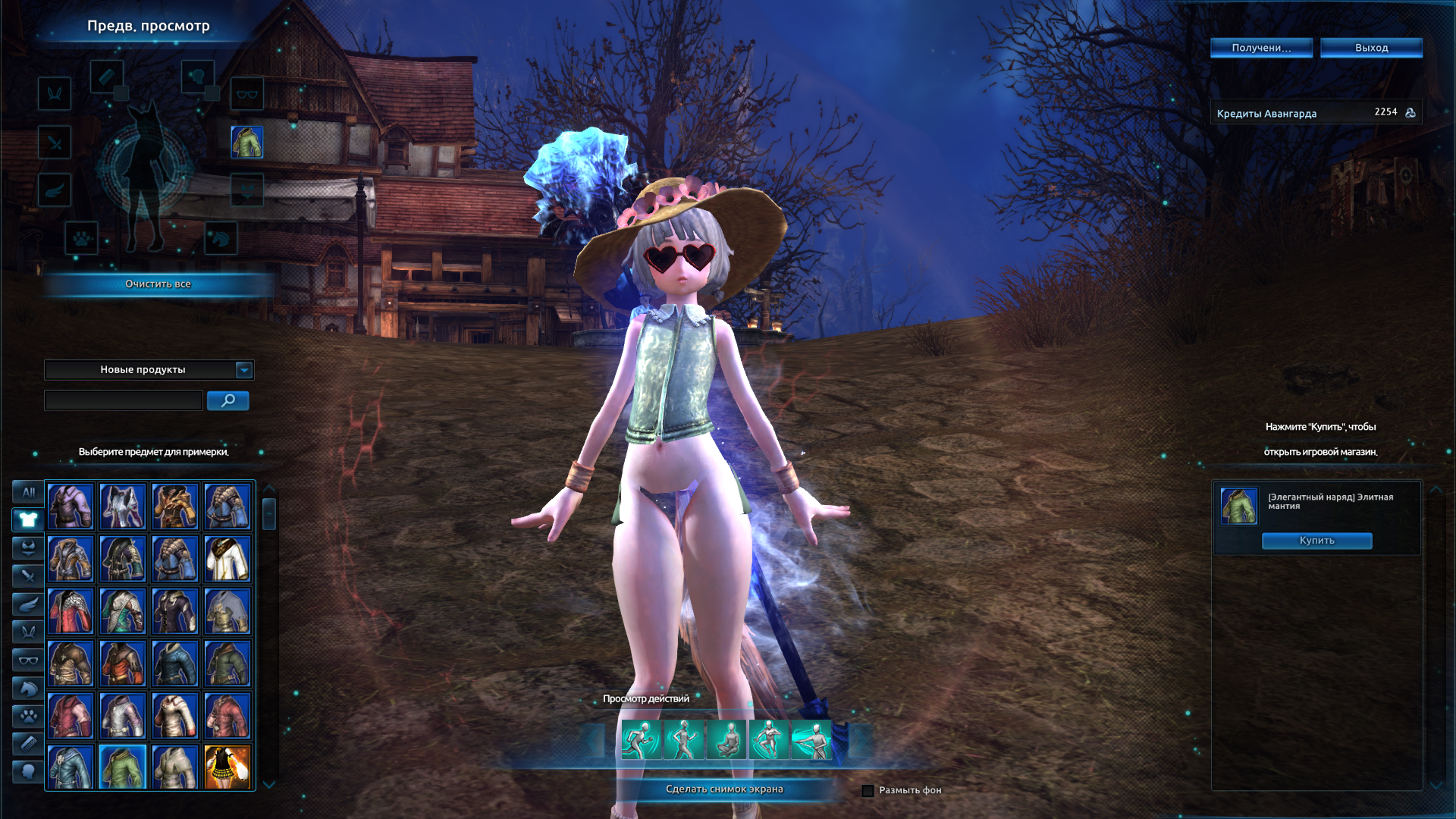Select the All category tab

click(28, 492)
